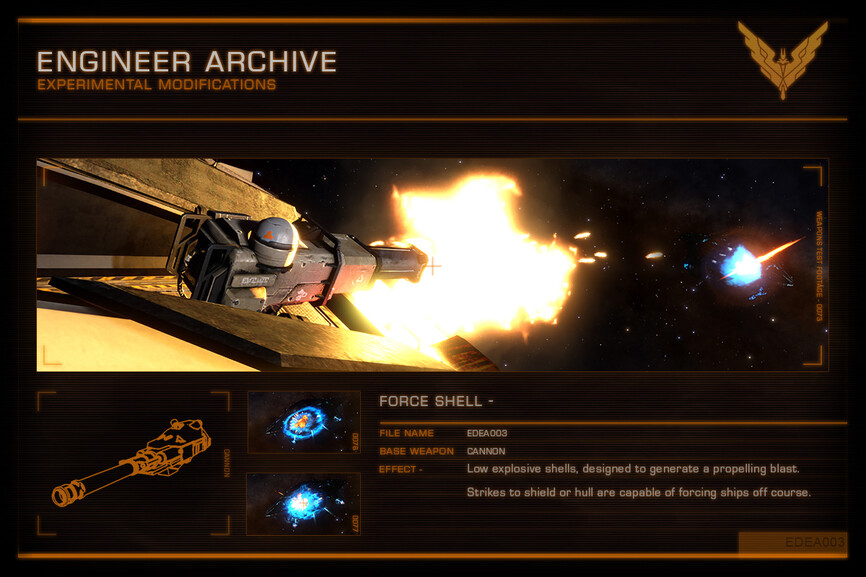Screen dimensions: 866x577
Task: Select the explosion thumbnail labeled 0077
Action: click(x=303, y=503)
